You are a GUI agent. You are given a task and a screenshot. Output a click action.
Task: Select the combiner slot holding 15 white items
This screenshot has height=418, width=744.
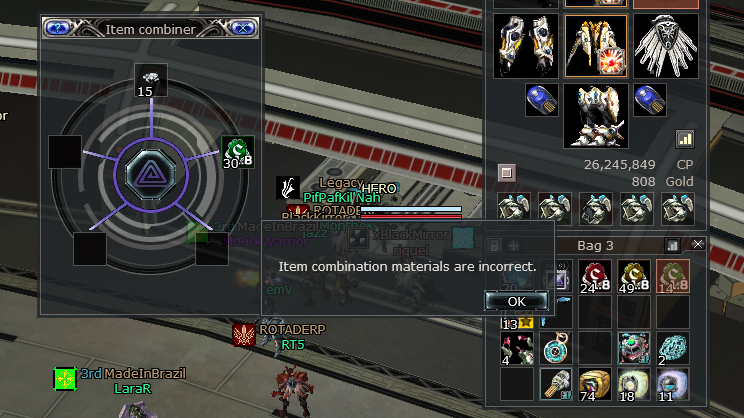[150, 79]
